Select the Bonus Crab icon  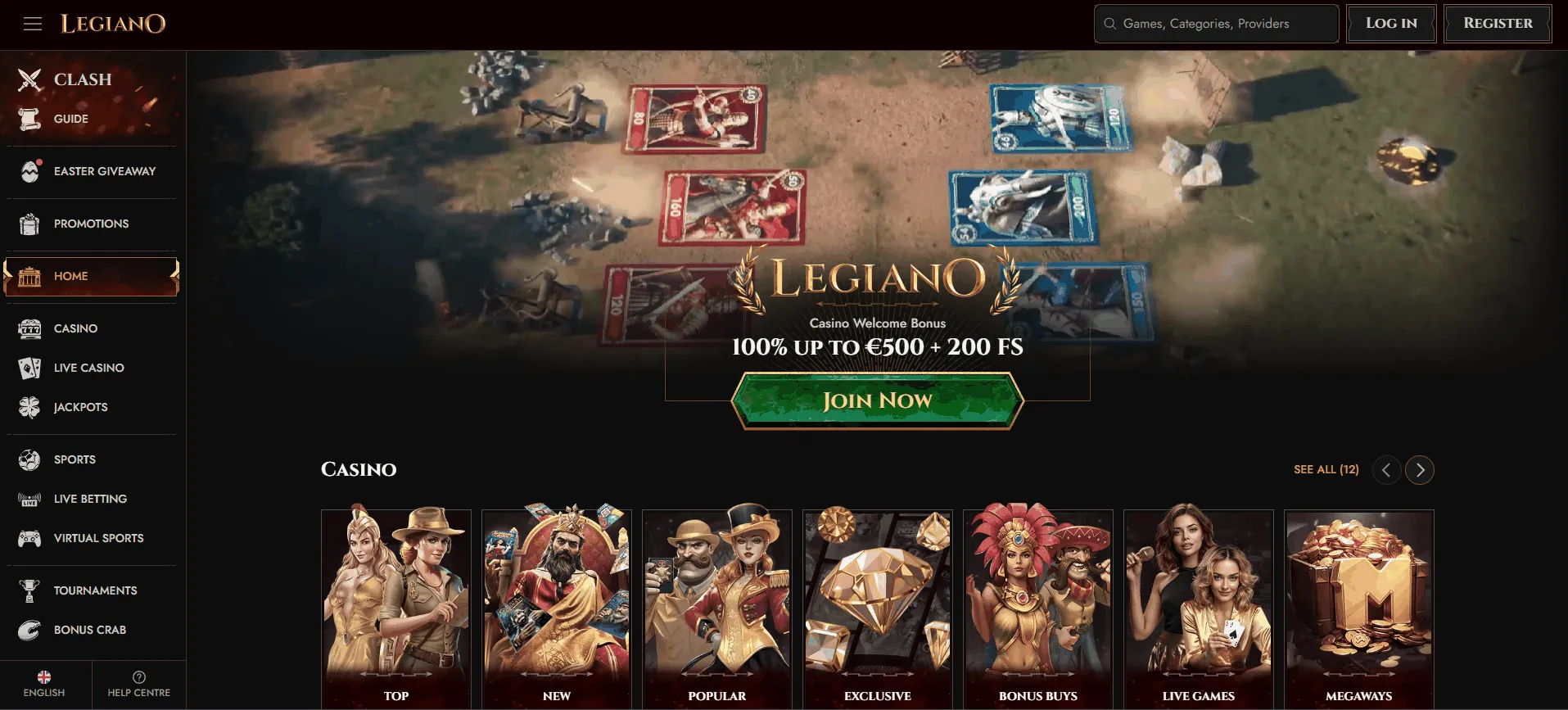tap(30, 630)
